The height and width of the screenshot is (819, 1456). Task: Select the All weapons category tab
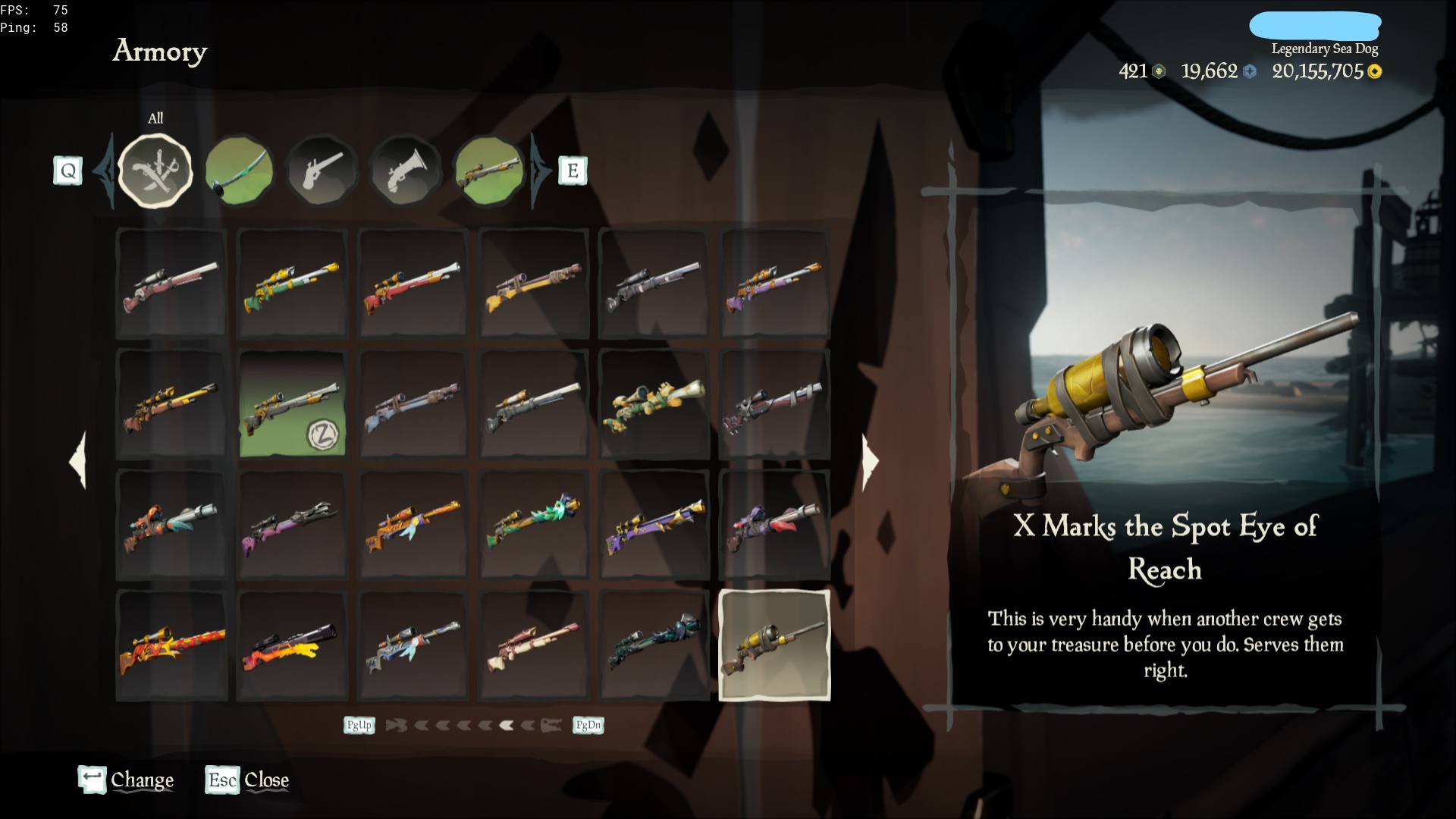click(x=156, y=171)
